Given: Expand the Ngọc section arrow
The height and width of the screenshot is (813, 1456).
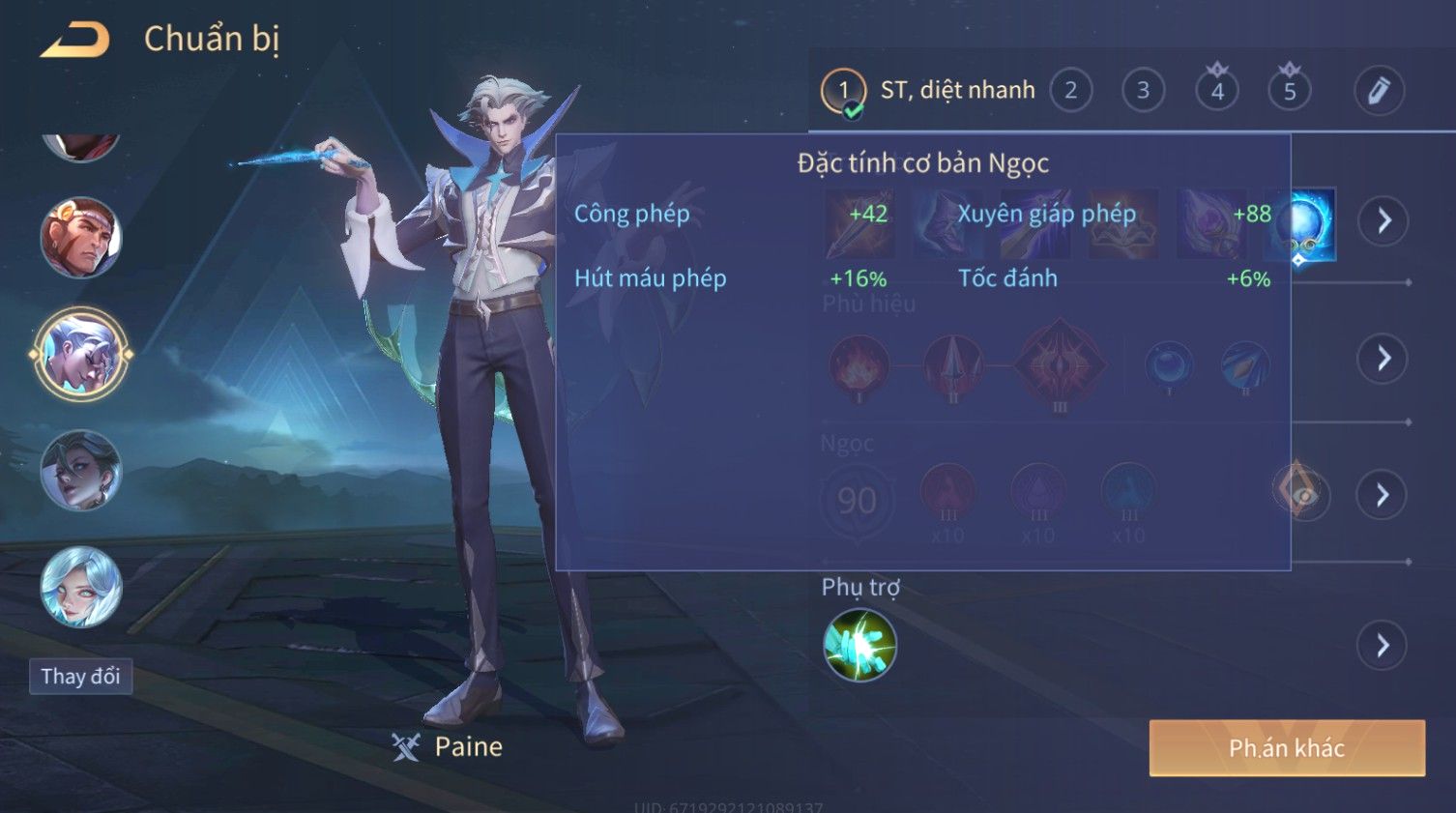Looking at the screenshot, I should tap(1383, 495).
